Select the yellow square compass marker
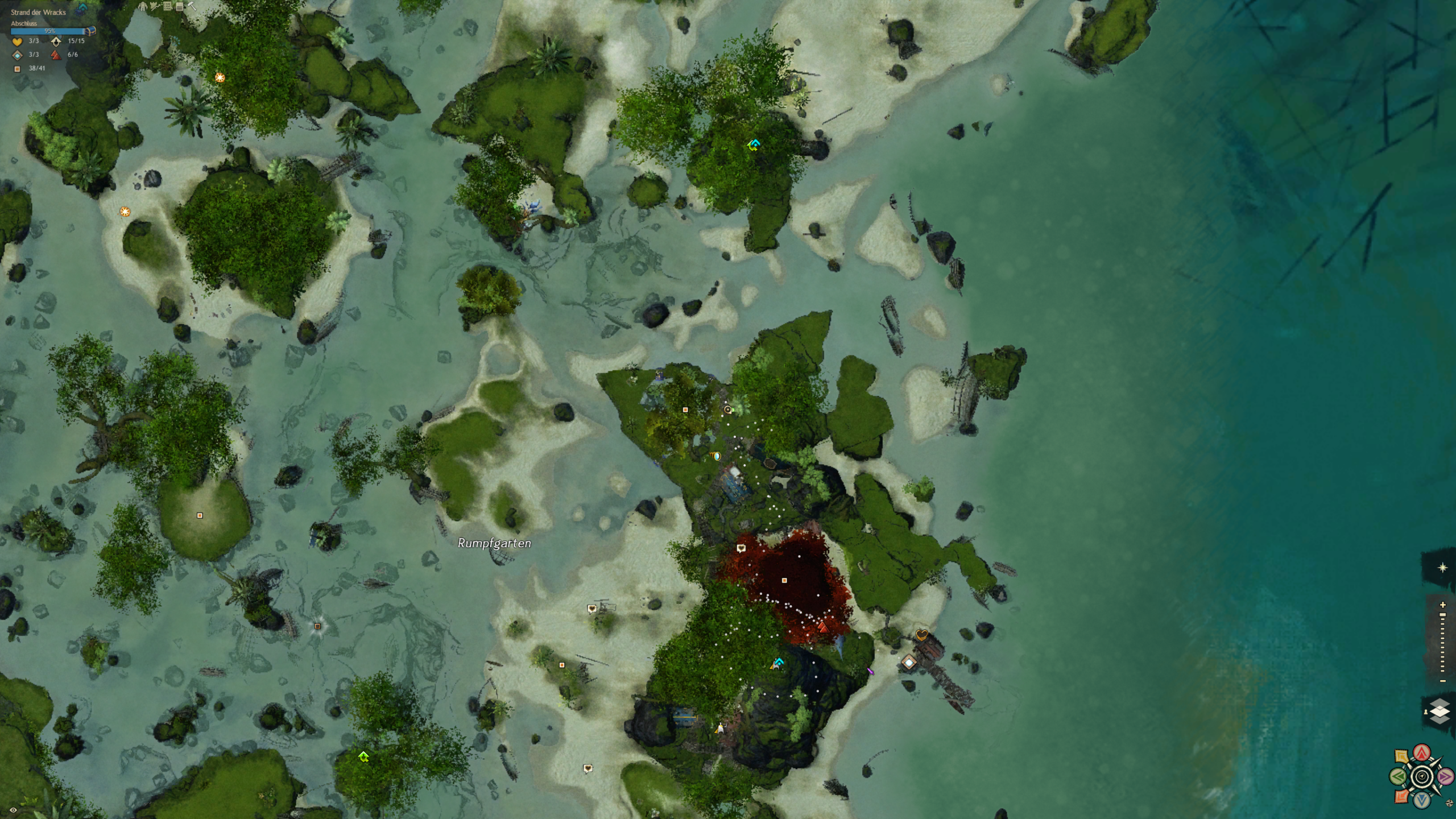The image size is (1456, 819). 1401,756
